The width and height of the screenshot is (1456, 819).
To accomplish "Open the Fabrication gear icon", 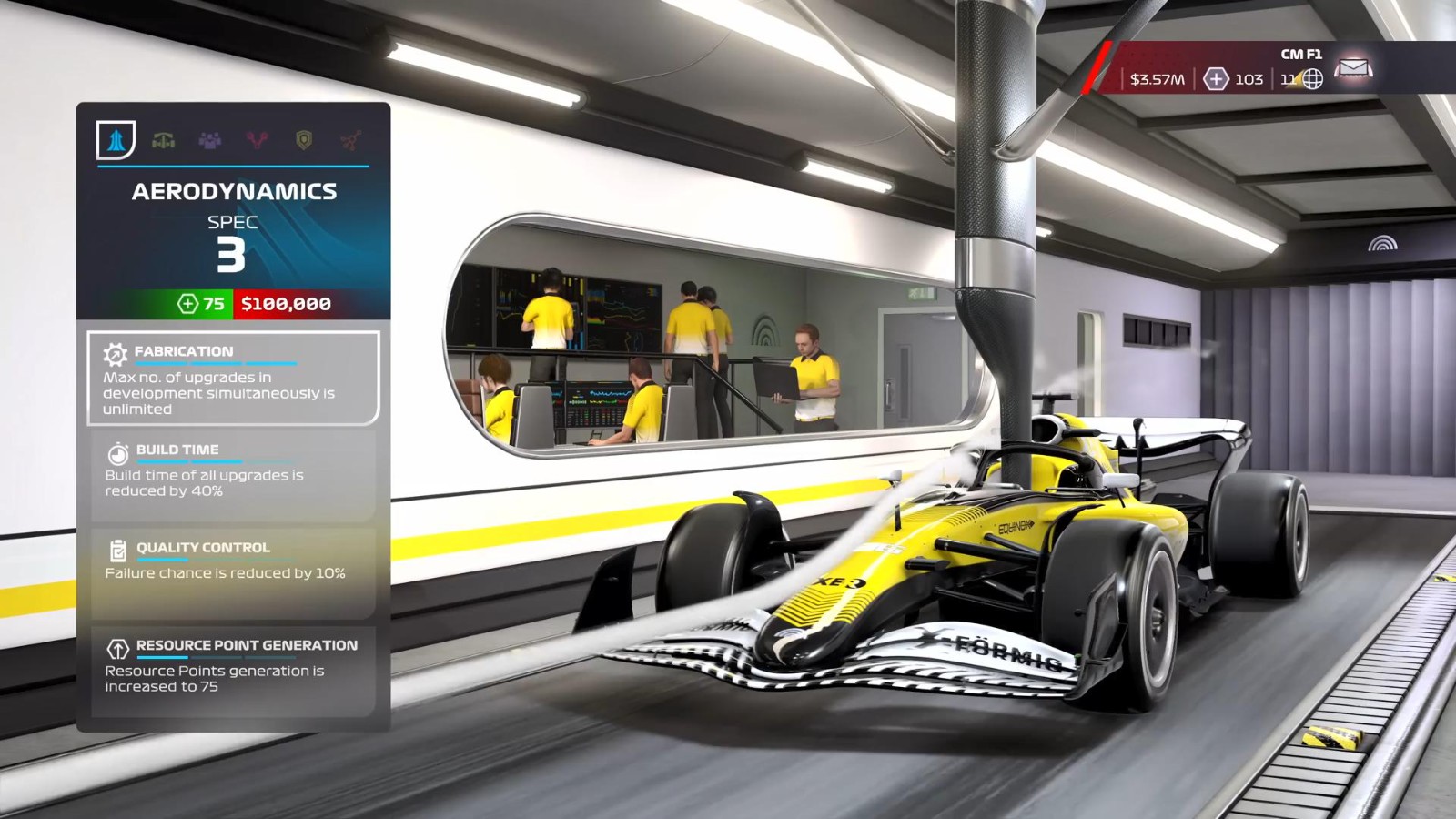I will point(115,352).
